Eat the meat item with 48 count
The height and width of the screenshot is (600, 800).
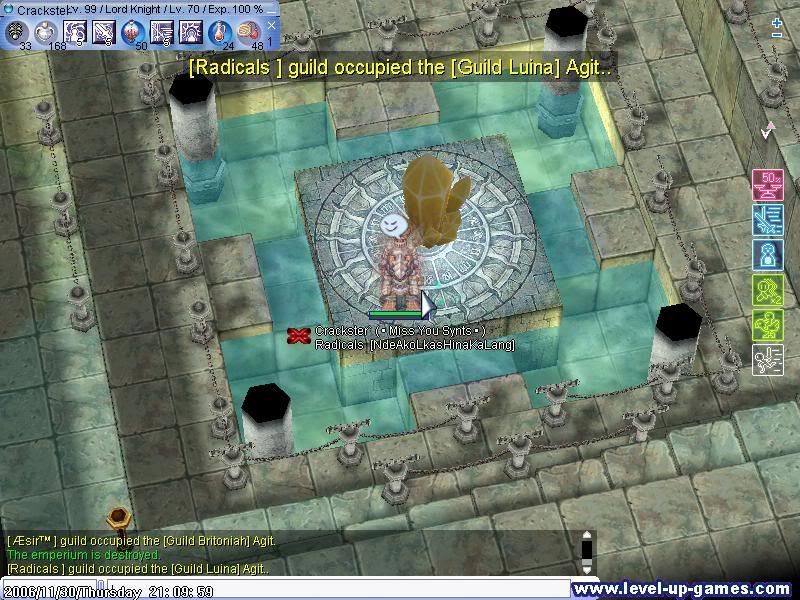[249, 32]
